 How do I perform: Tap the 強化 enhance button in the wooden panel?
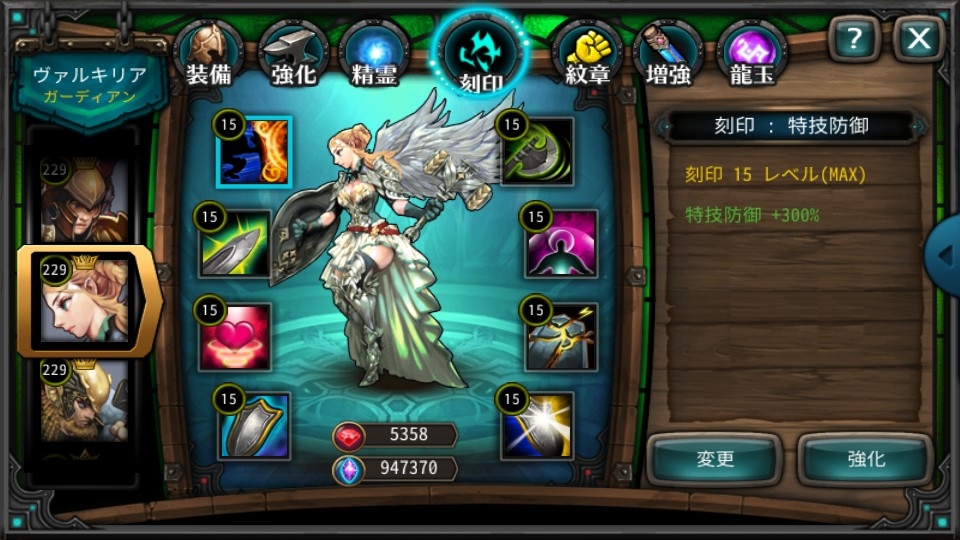point(866,459)
